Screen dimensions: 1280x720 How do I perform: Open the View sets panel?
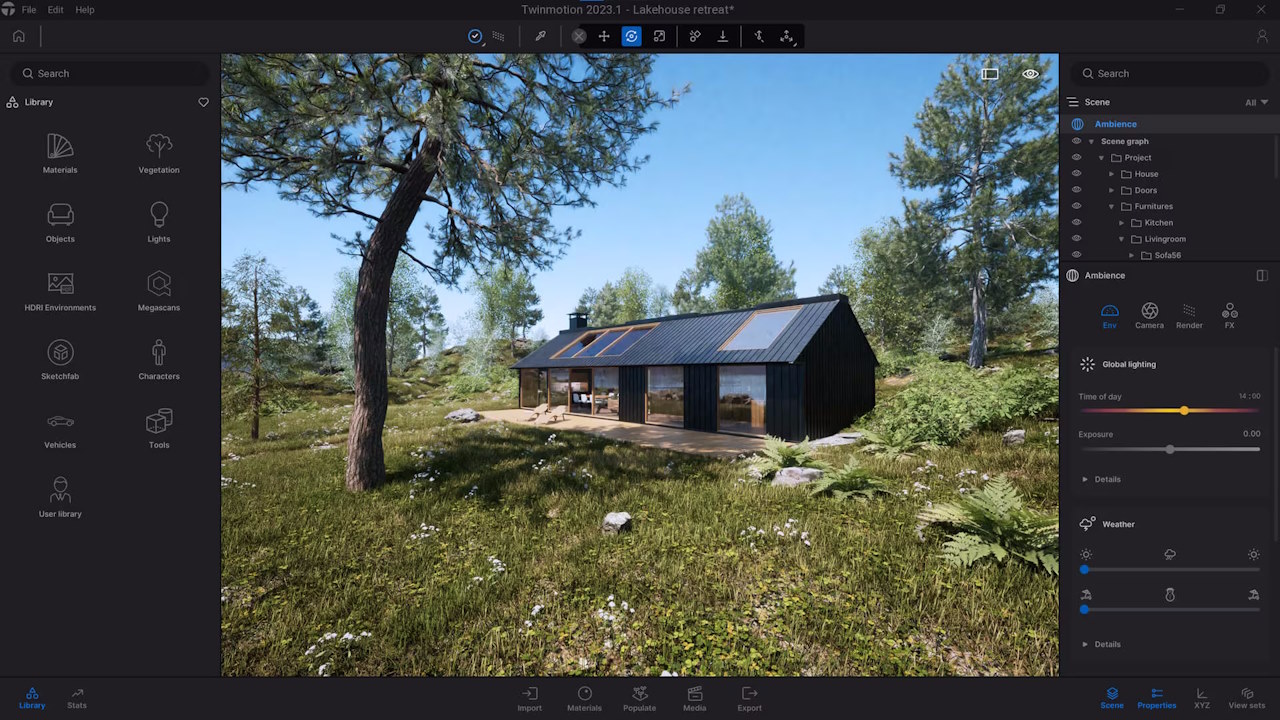pyautogui.click(x=1246, y=698)
